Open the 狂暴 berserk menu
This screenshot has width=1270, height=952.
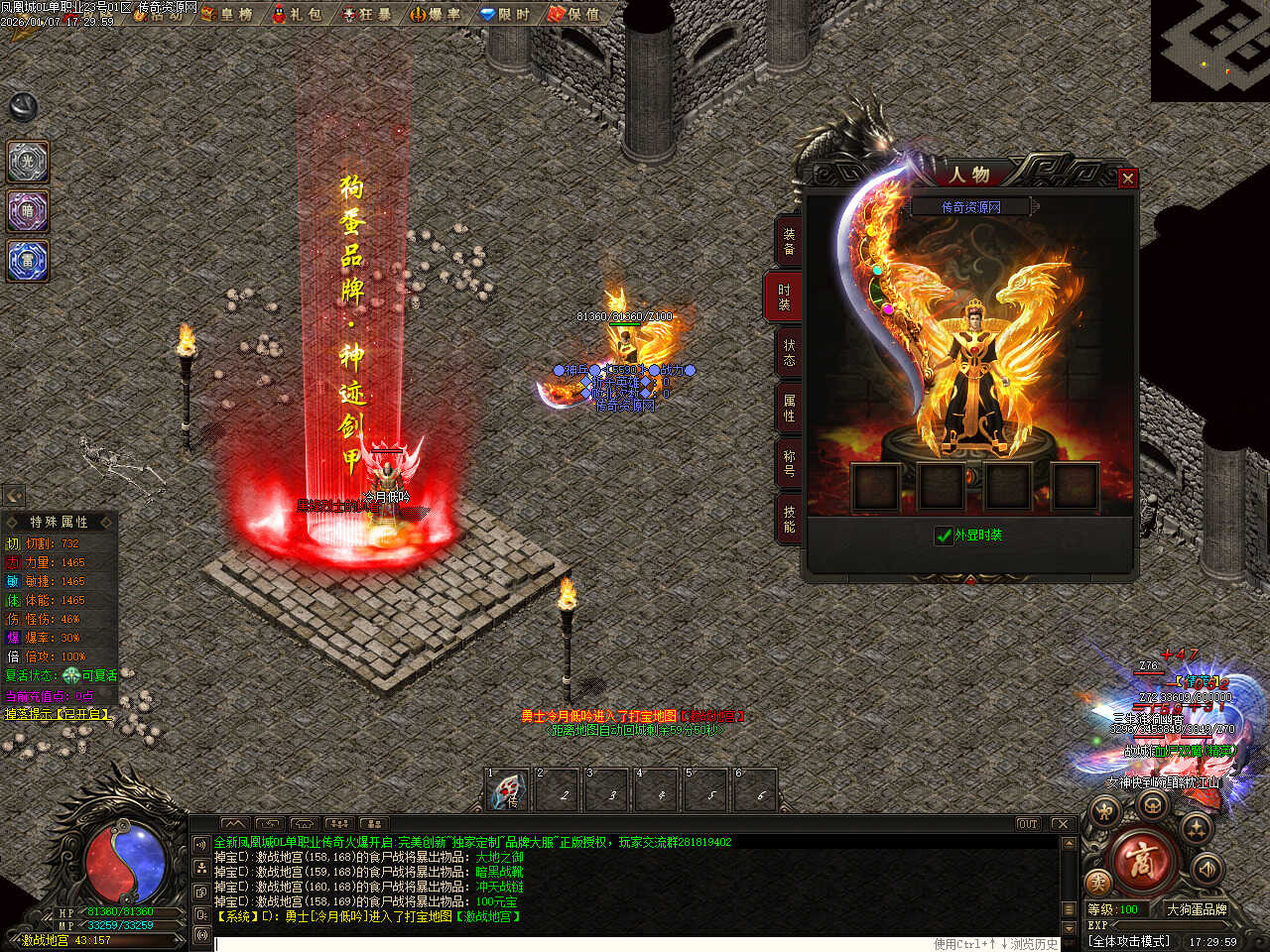point(366,14)
